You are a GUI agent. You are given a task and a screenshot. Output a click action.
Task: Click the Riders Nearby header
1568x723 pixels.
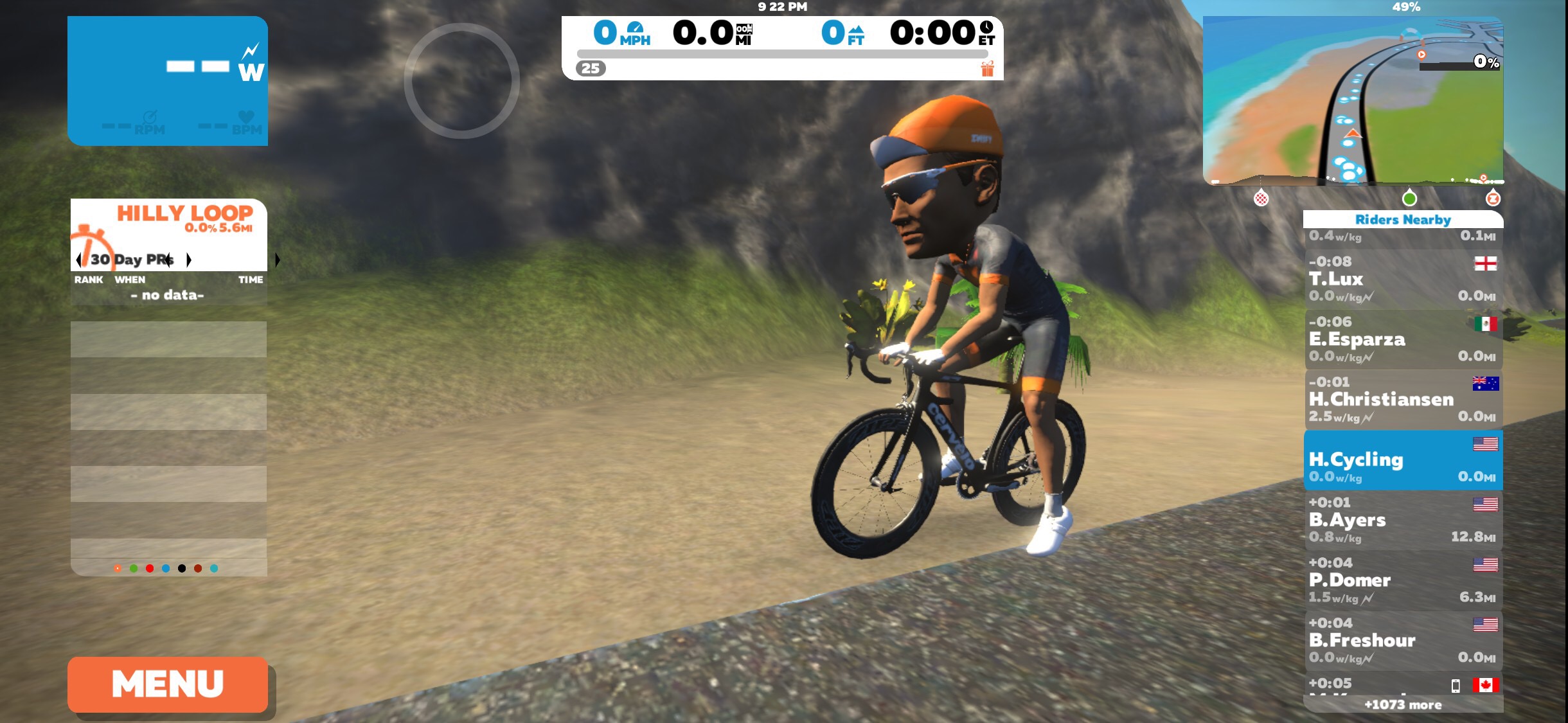pyautogui.click(x=1403, y=220)
